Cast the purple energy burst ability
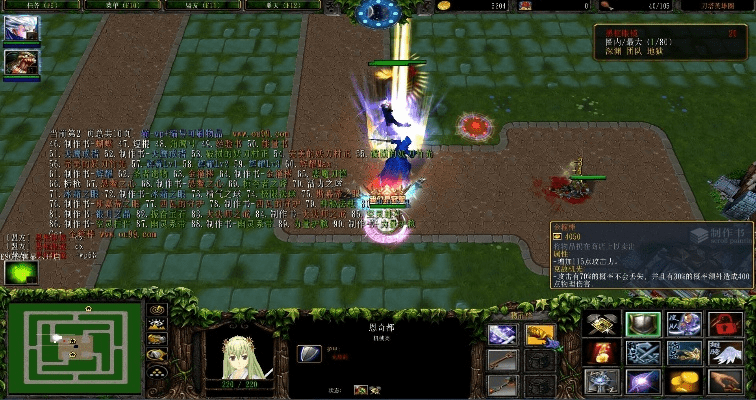Image resolution: width=756 pixels, height=400 pixels. click(x=641, y=381)
